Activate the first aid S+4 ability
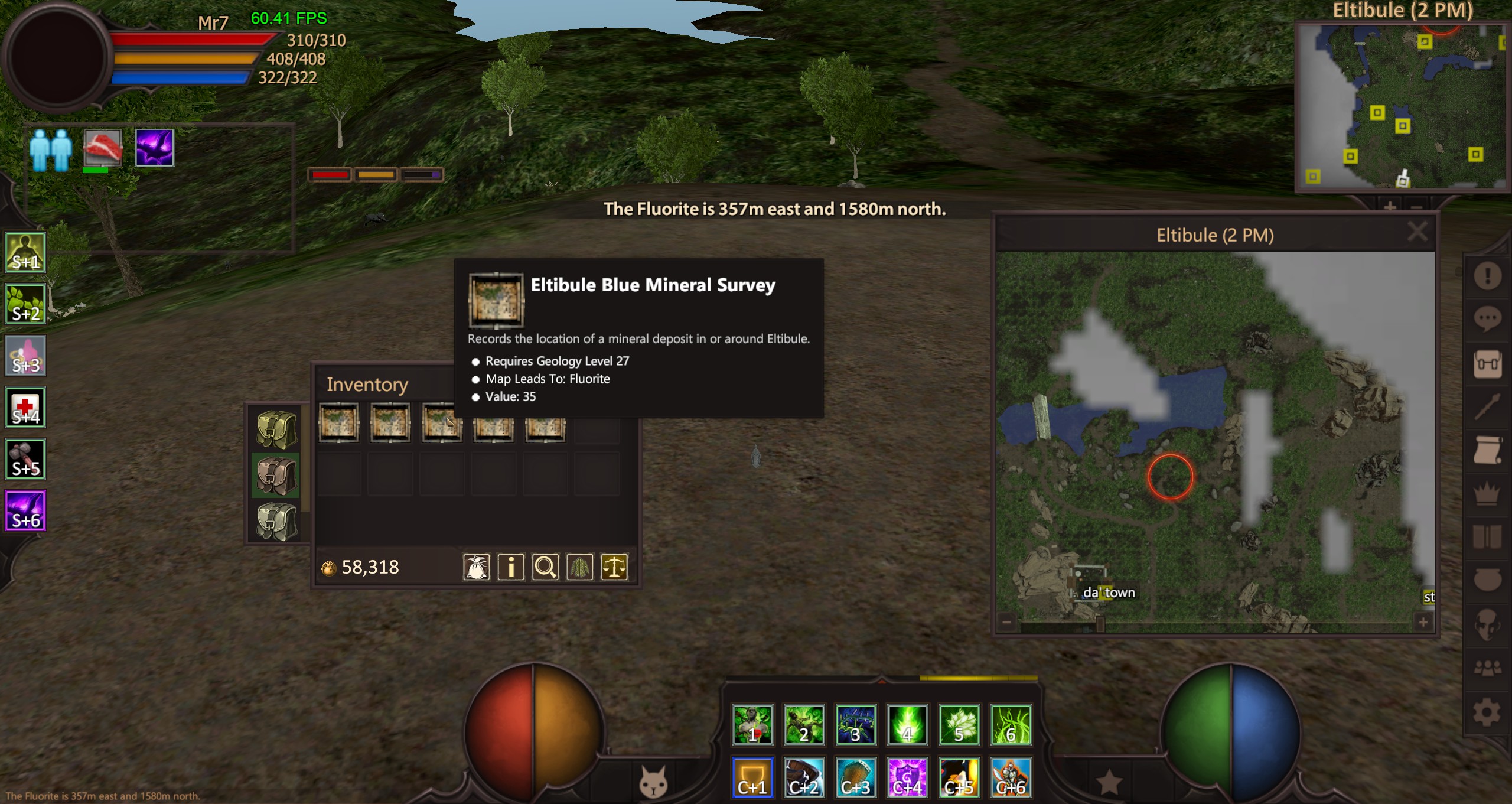The height and width of the screenshot is (804, 1512). tap(25, 408)
